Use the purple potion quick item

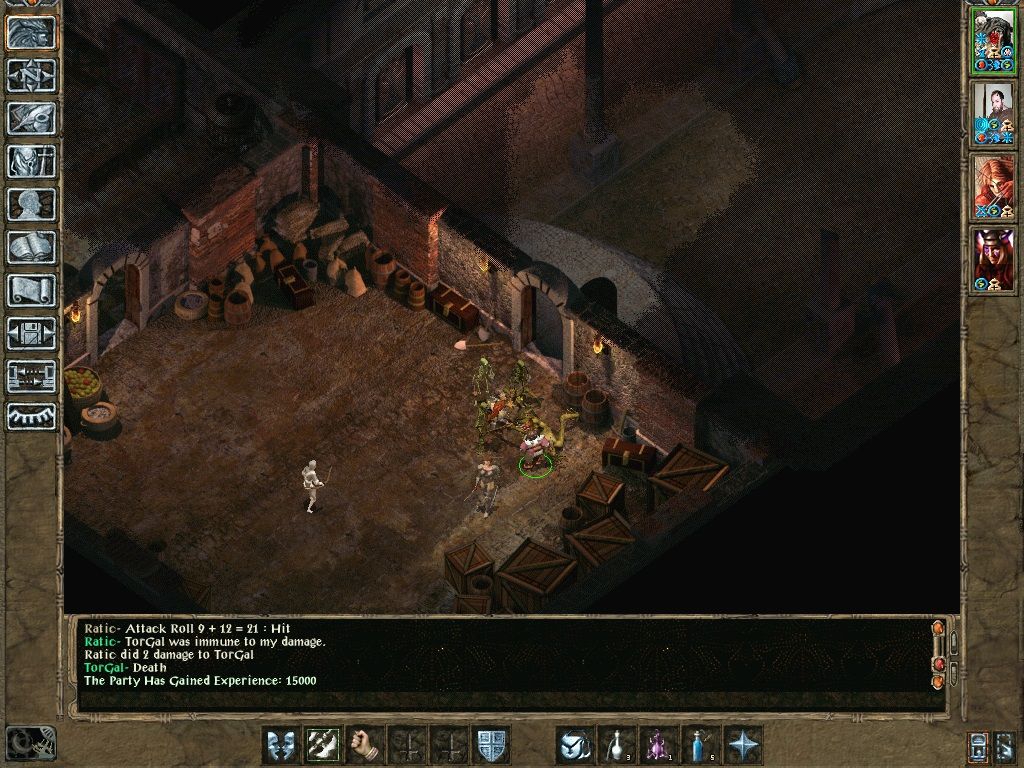click(x=659, y=745)
